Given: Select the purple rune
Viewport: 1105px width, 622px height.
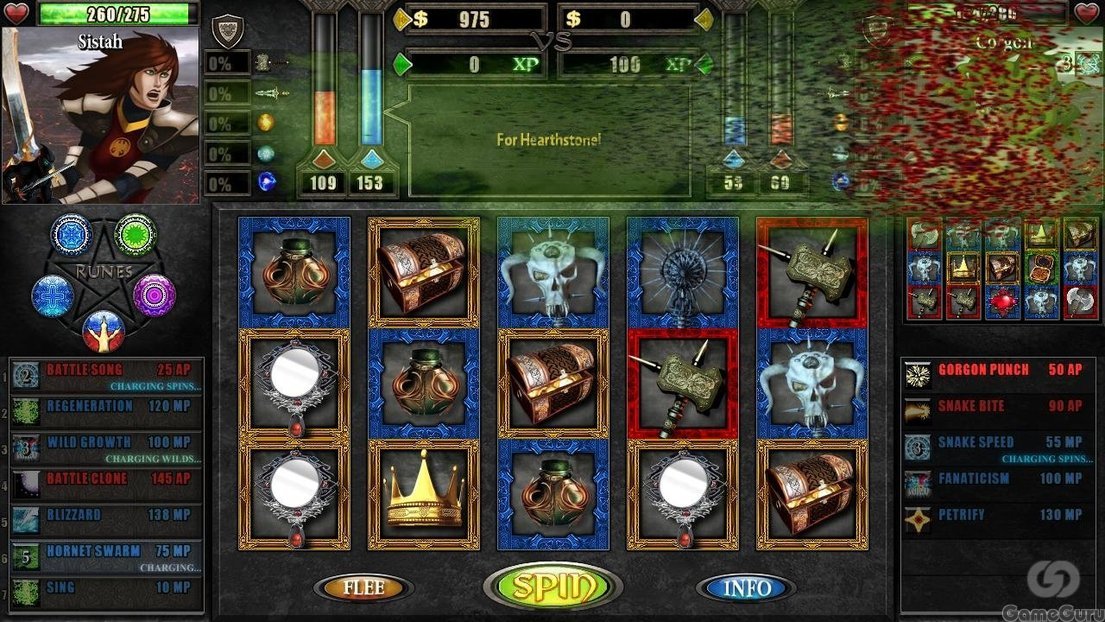Looking at the screenshot, I should point(154,295).
